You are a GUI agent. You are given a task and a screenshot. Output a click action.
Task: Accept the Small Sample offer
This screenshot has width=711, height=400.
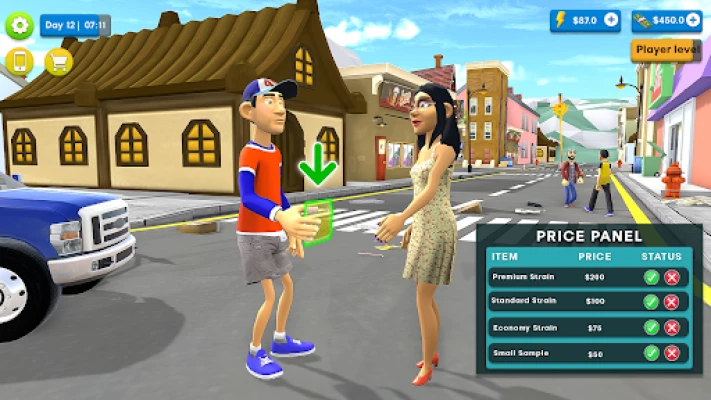click(x=651, y=352)
